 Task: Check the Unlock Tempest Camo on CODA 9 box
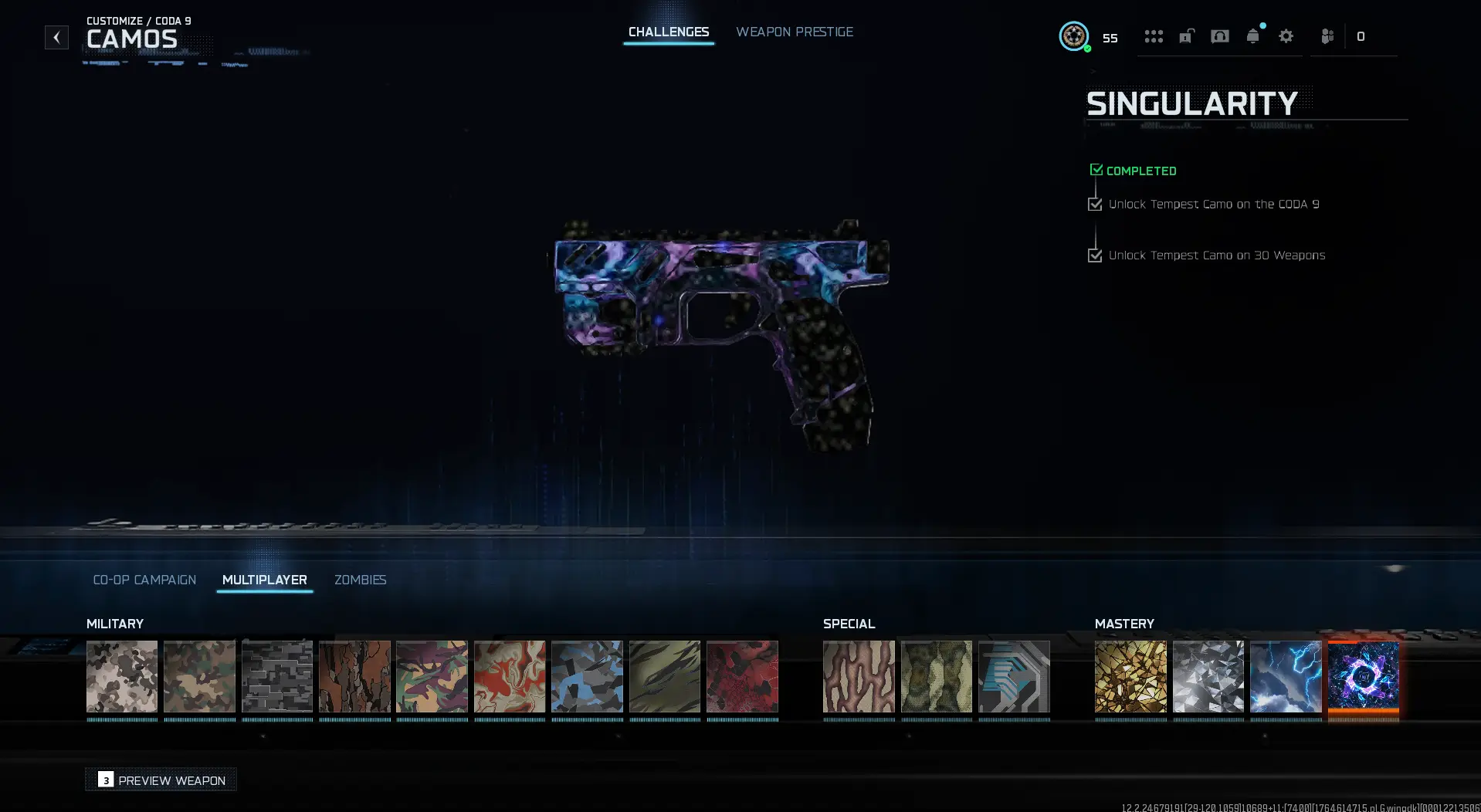click(x=1095, y=204)
